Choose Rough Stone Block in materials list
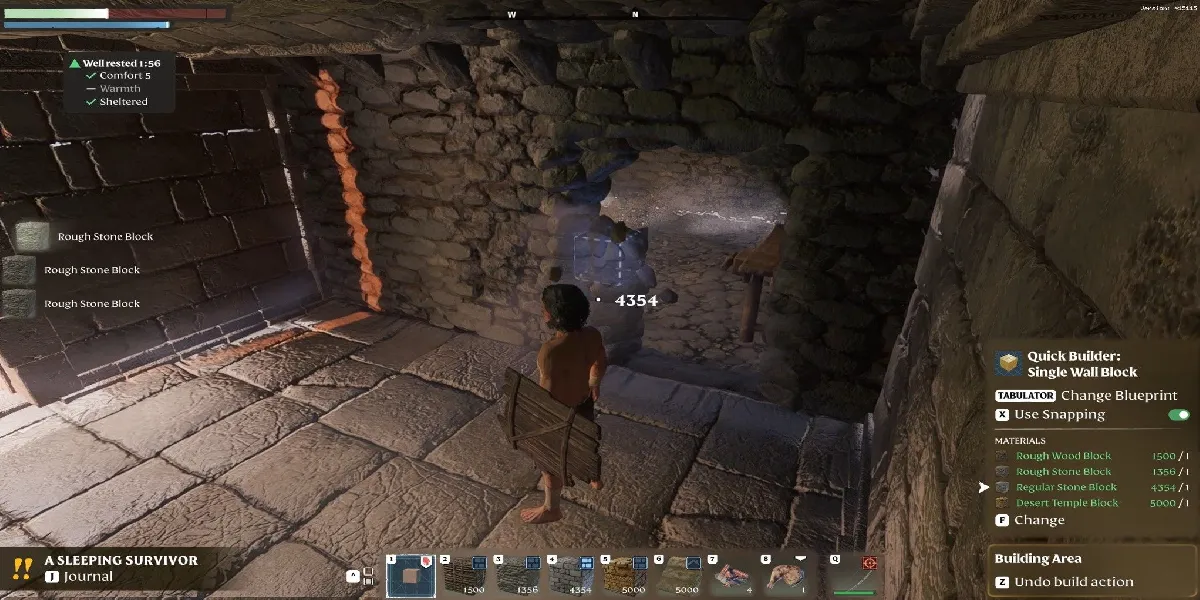The width and height of the screenshot is (1200, 600). coord(1063,472)
